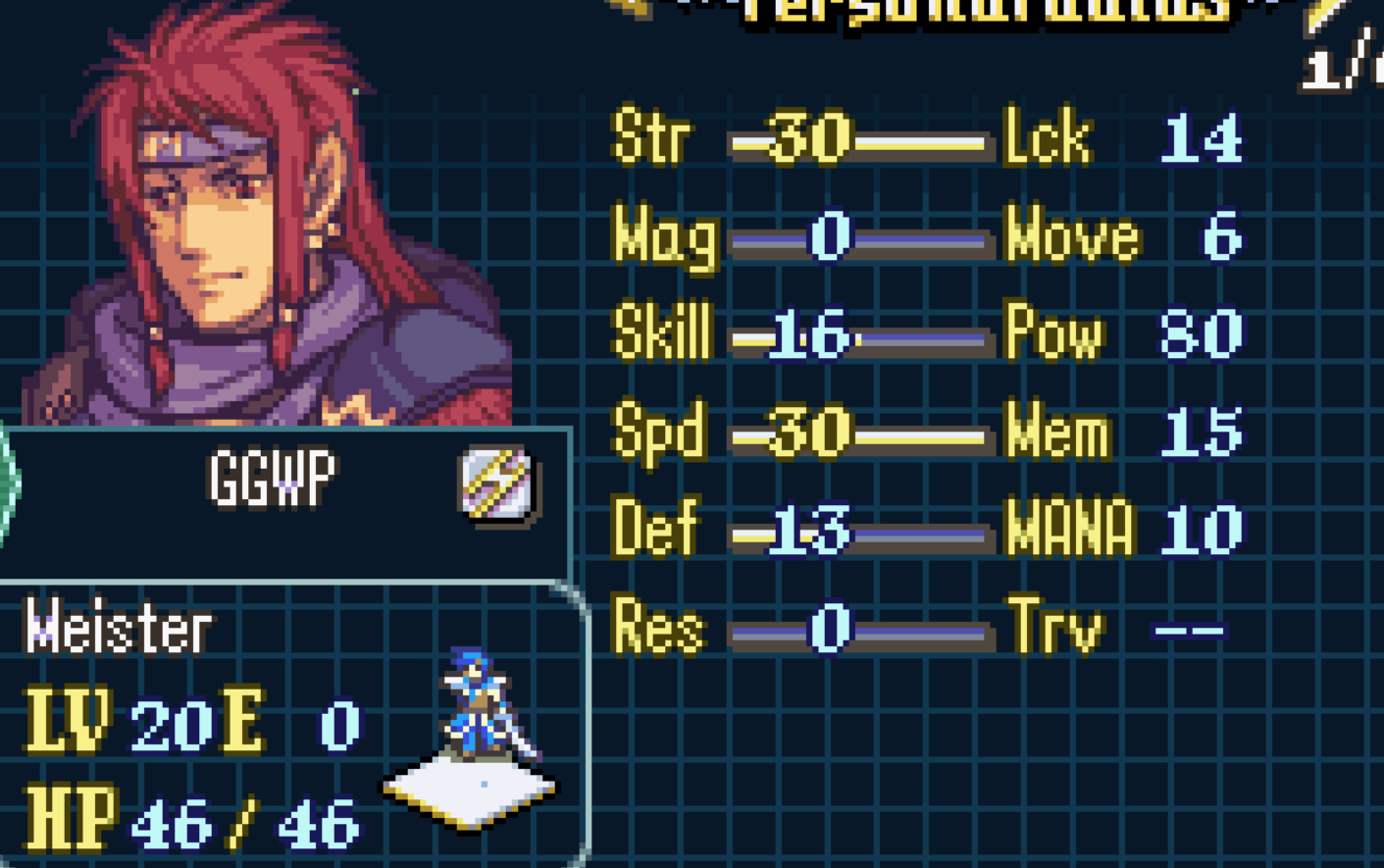Select the affinity icon beside GGWP
The image size is (1384, 868).
coord(496,483)
